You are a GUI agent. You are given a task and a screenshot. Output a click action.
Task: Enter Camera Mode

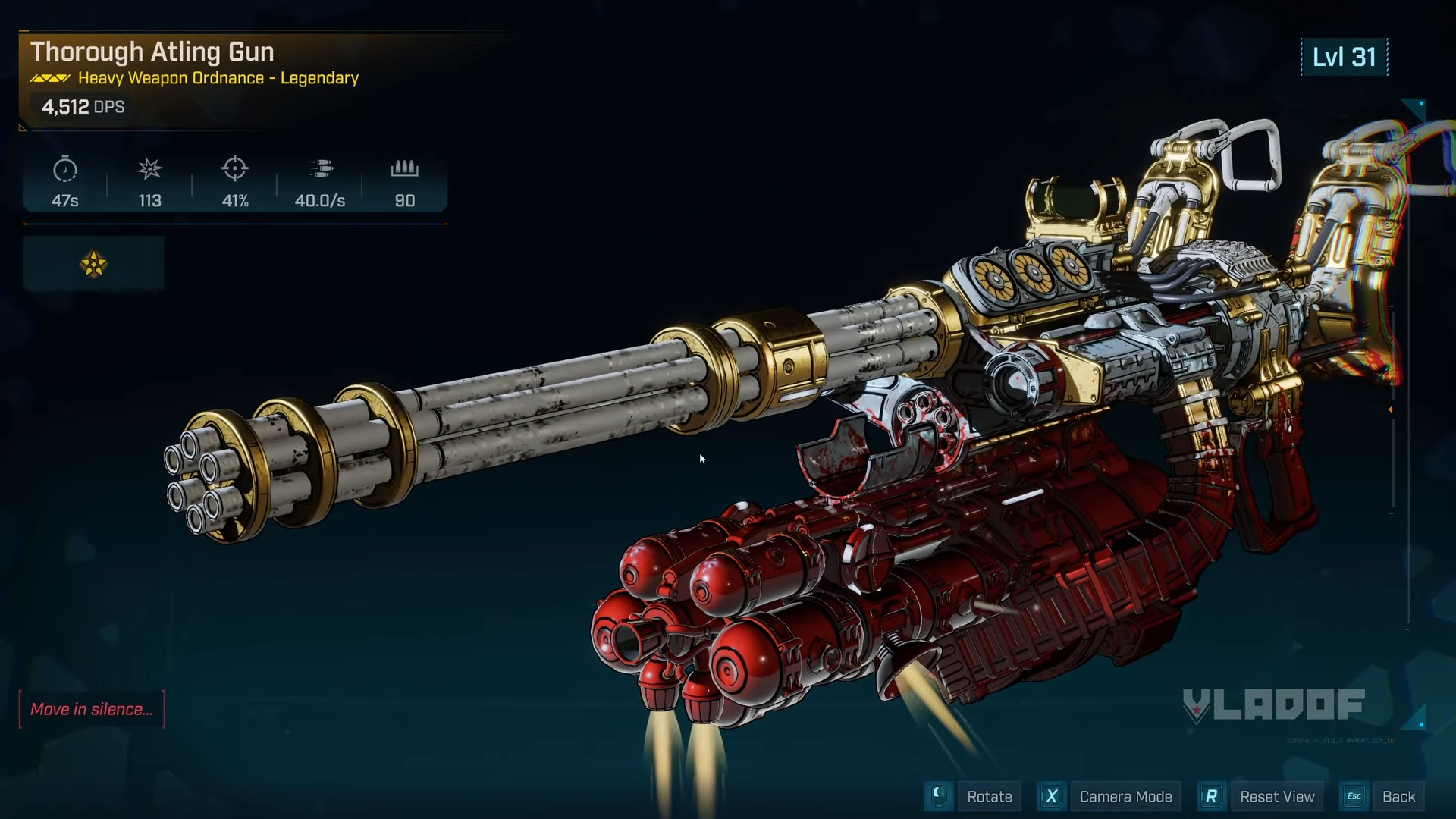point(1125,796)
